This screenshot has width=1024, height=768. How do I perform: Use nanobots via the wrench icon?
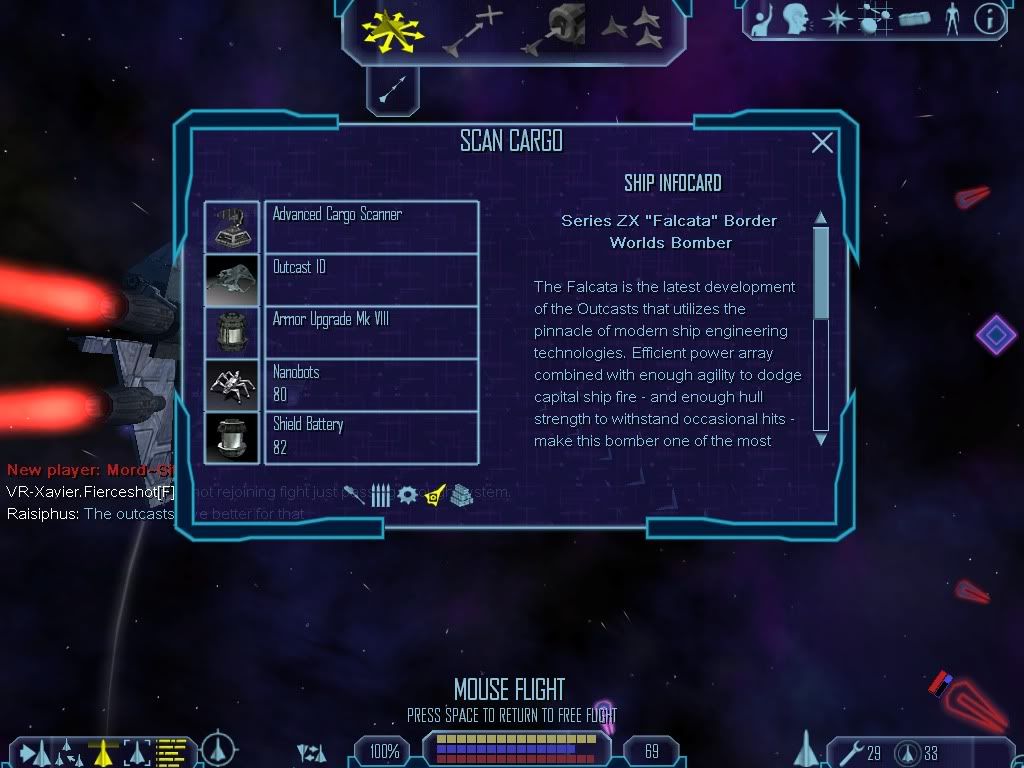[x=848, y=752]
